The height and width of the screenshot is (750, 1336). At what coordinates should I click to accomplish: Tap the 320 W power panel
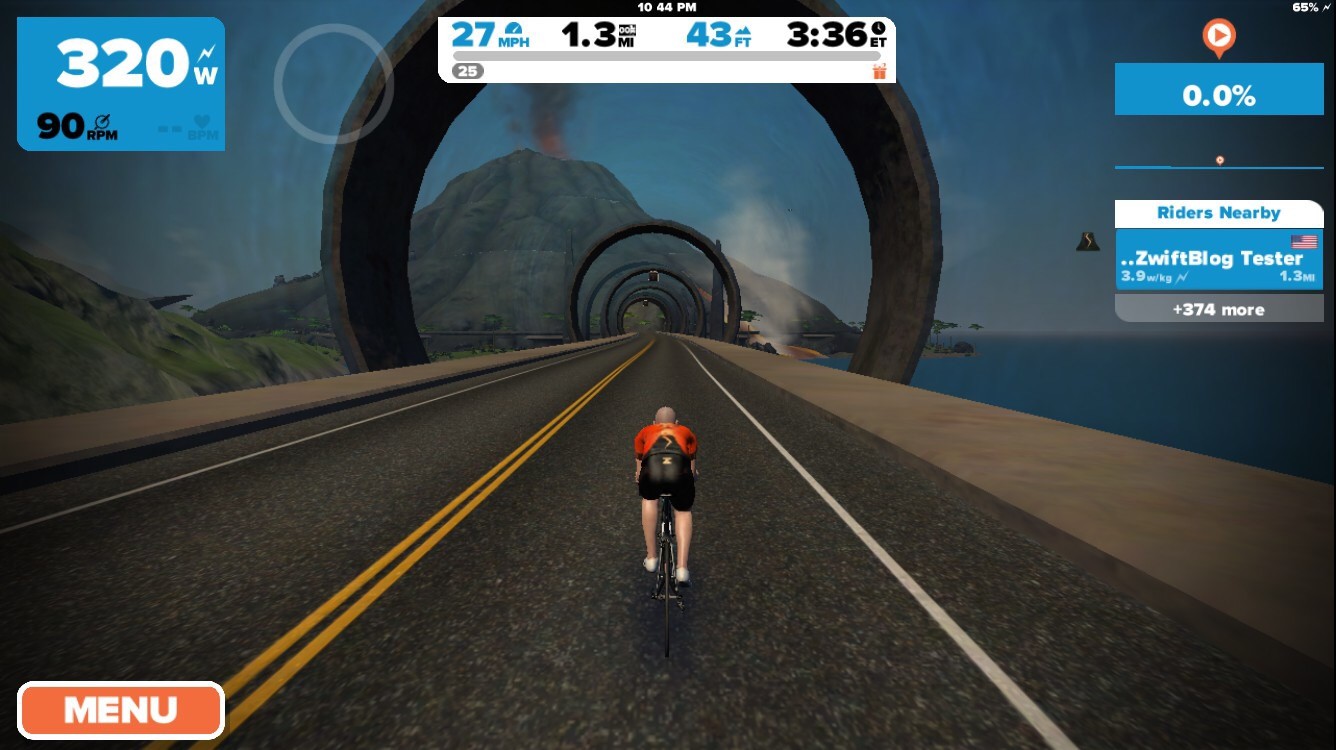[x=121, y=84]
